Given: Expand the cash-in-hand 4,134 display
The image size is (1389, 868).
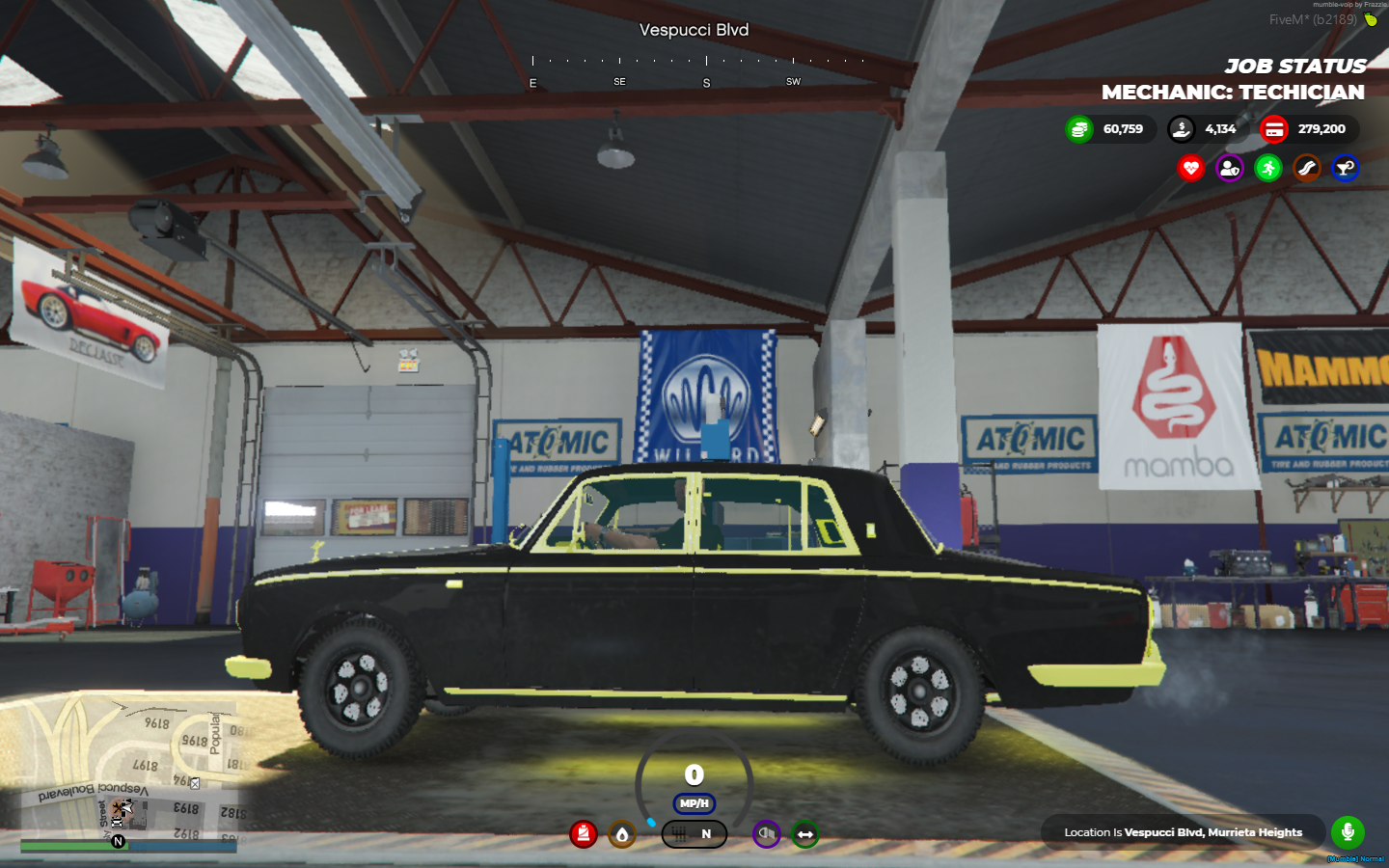Looking at the screenshot, I should click(1206, 128).
